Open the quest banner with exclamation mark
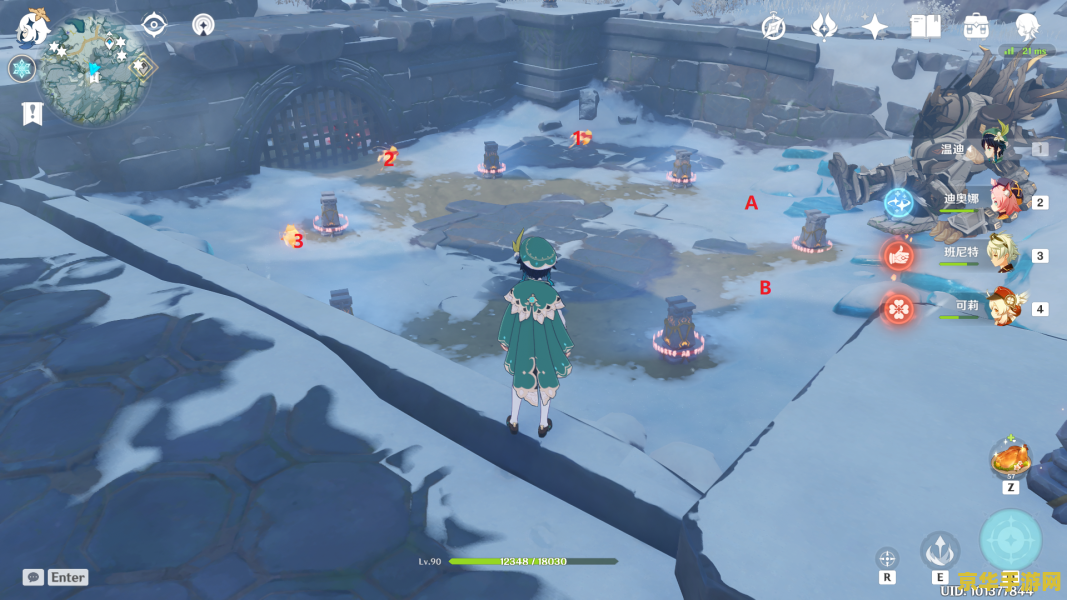This screenshot has width=1067, height=600. coord(31,114)
